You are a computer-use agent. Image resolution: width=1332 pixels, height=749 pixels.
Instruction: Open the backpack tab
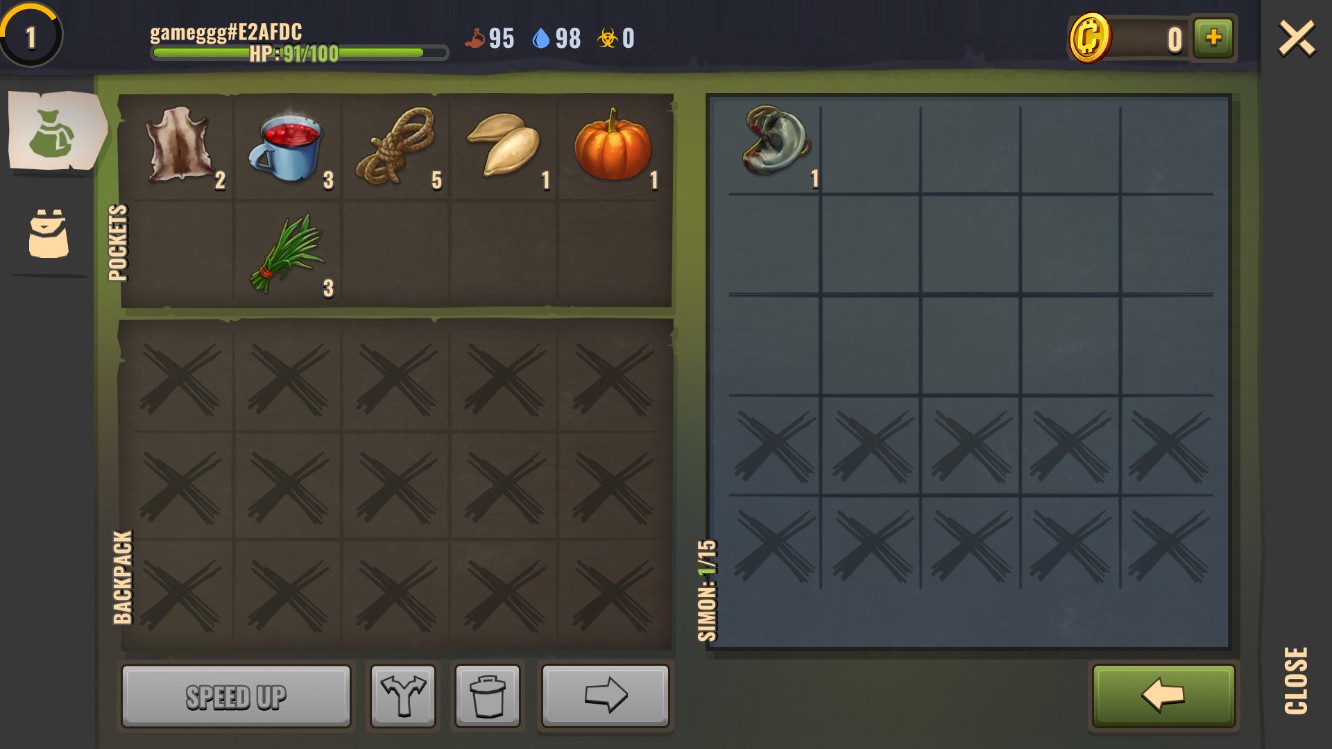pyautogui.click(x=49, y=234)
